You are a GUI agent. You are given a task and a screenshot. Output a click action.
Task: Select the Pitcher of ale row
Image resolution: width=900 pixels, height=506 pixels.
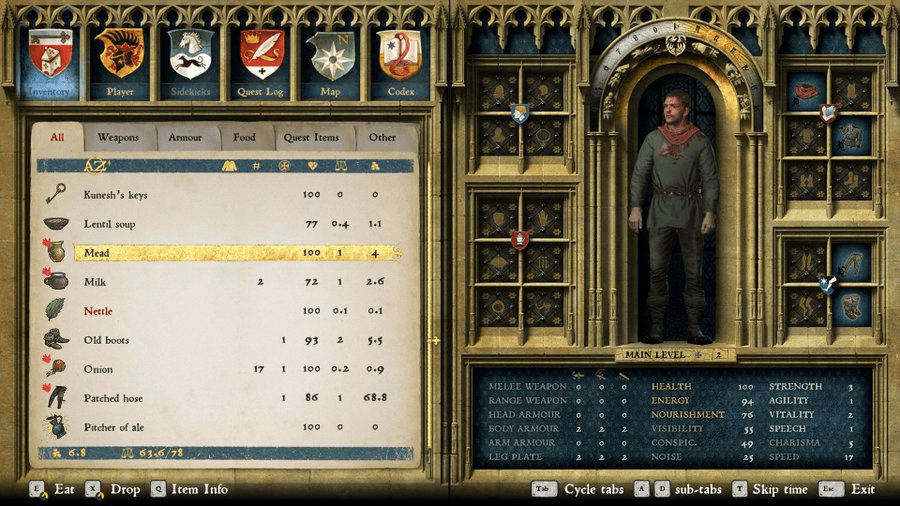pyautogui.click(x=114, y=427)
